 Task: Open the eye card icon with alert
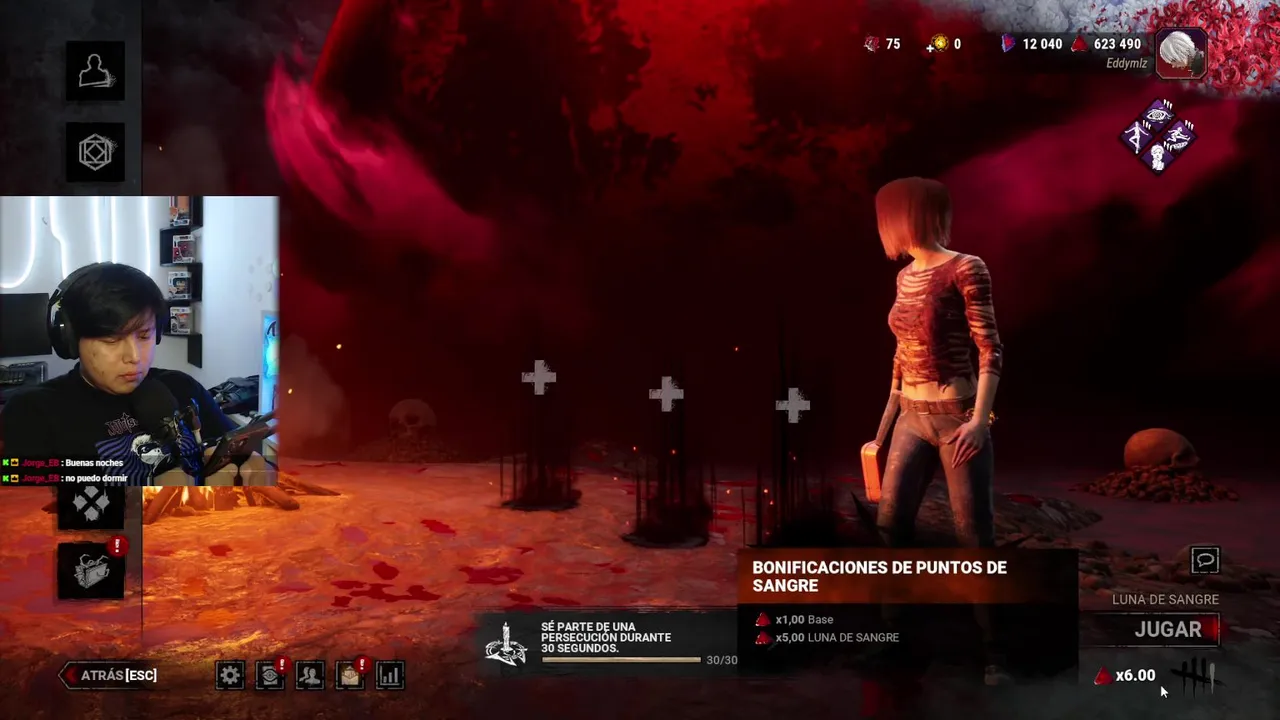point(270,675)
